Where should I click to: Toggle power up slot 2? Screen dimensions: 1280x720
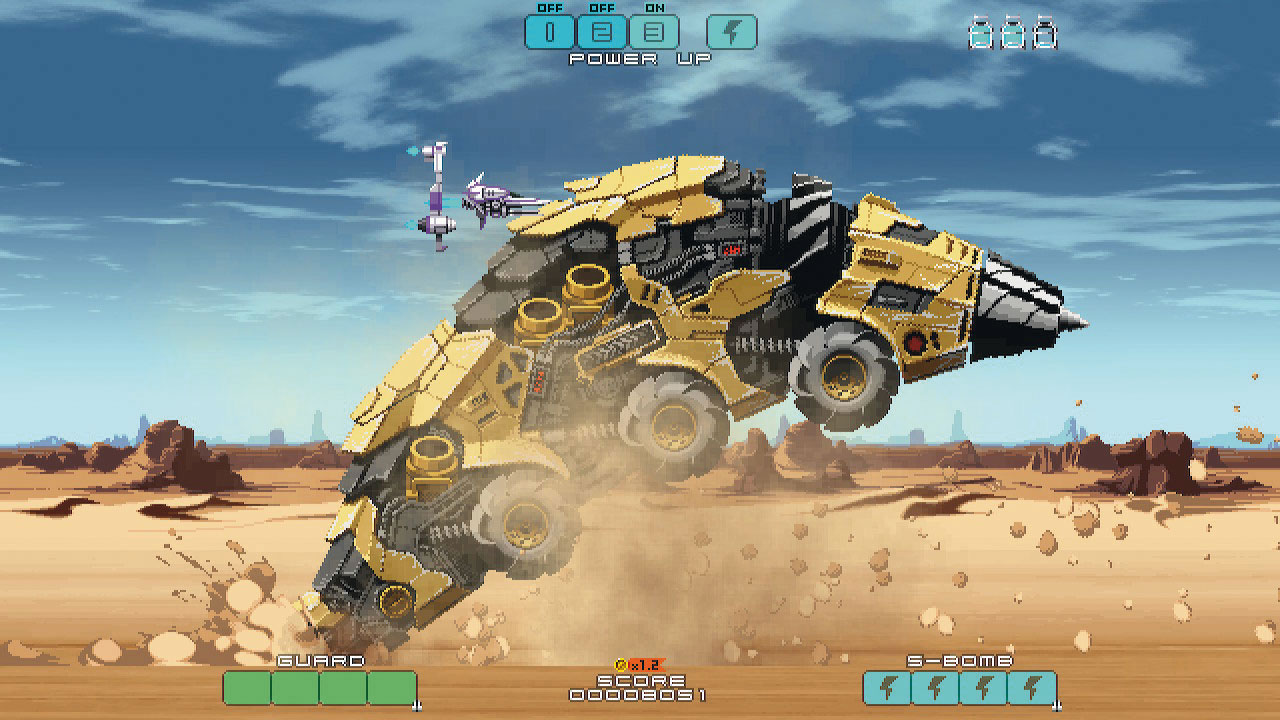tap(602, 32)
